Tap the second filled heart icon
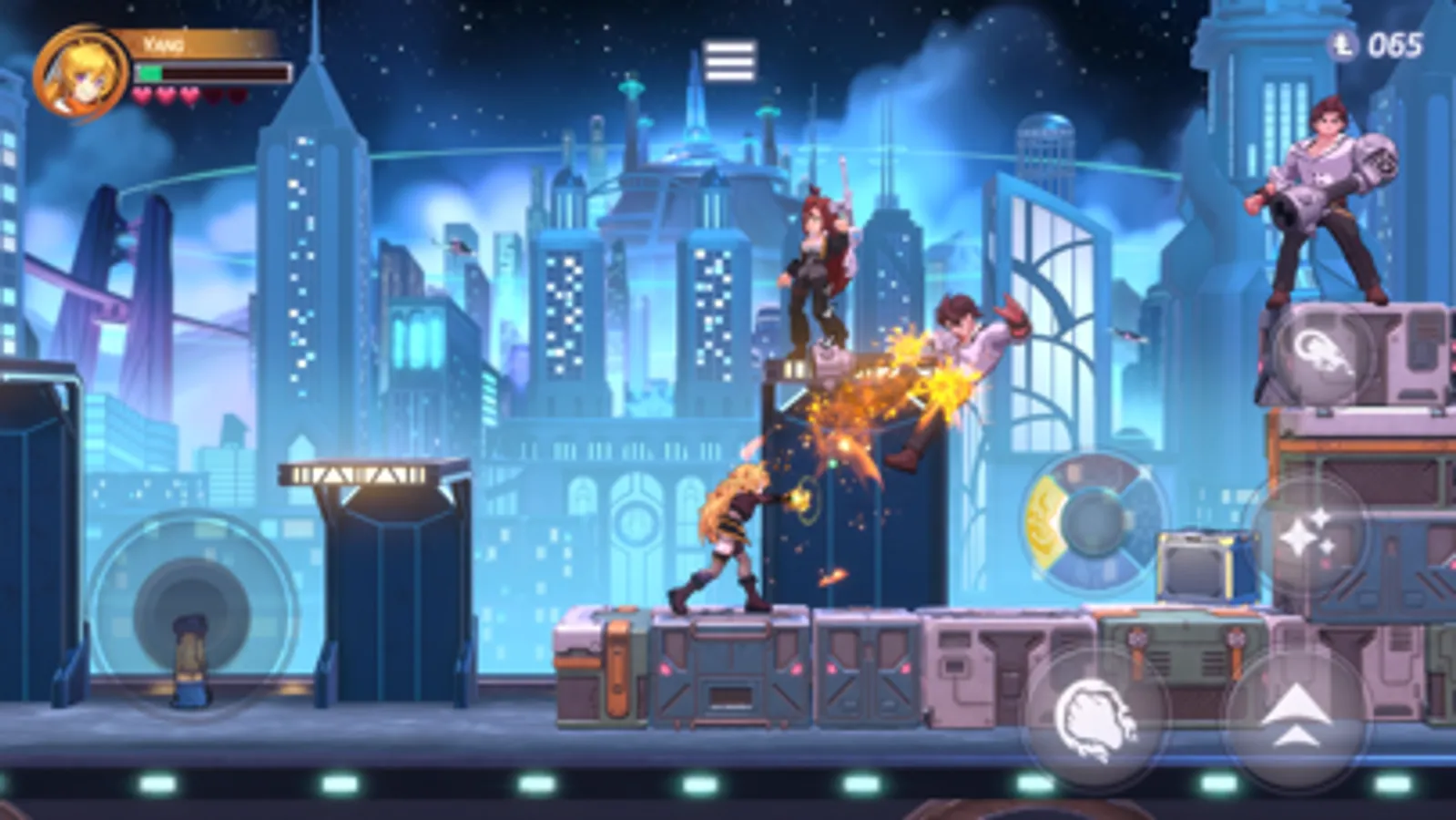 click(x=165, y=94)
